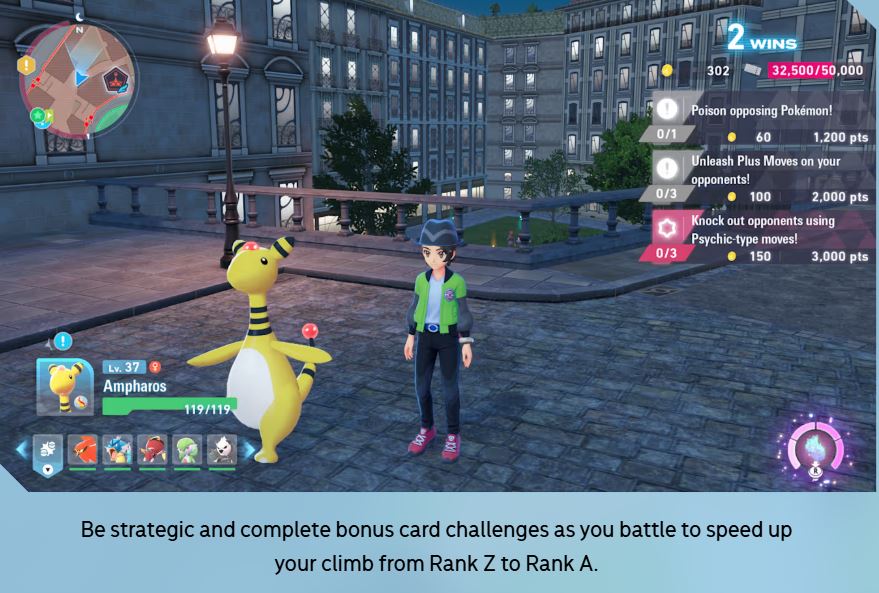Pick the white Pangoro party slot

coord(221,451)
